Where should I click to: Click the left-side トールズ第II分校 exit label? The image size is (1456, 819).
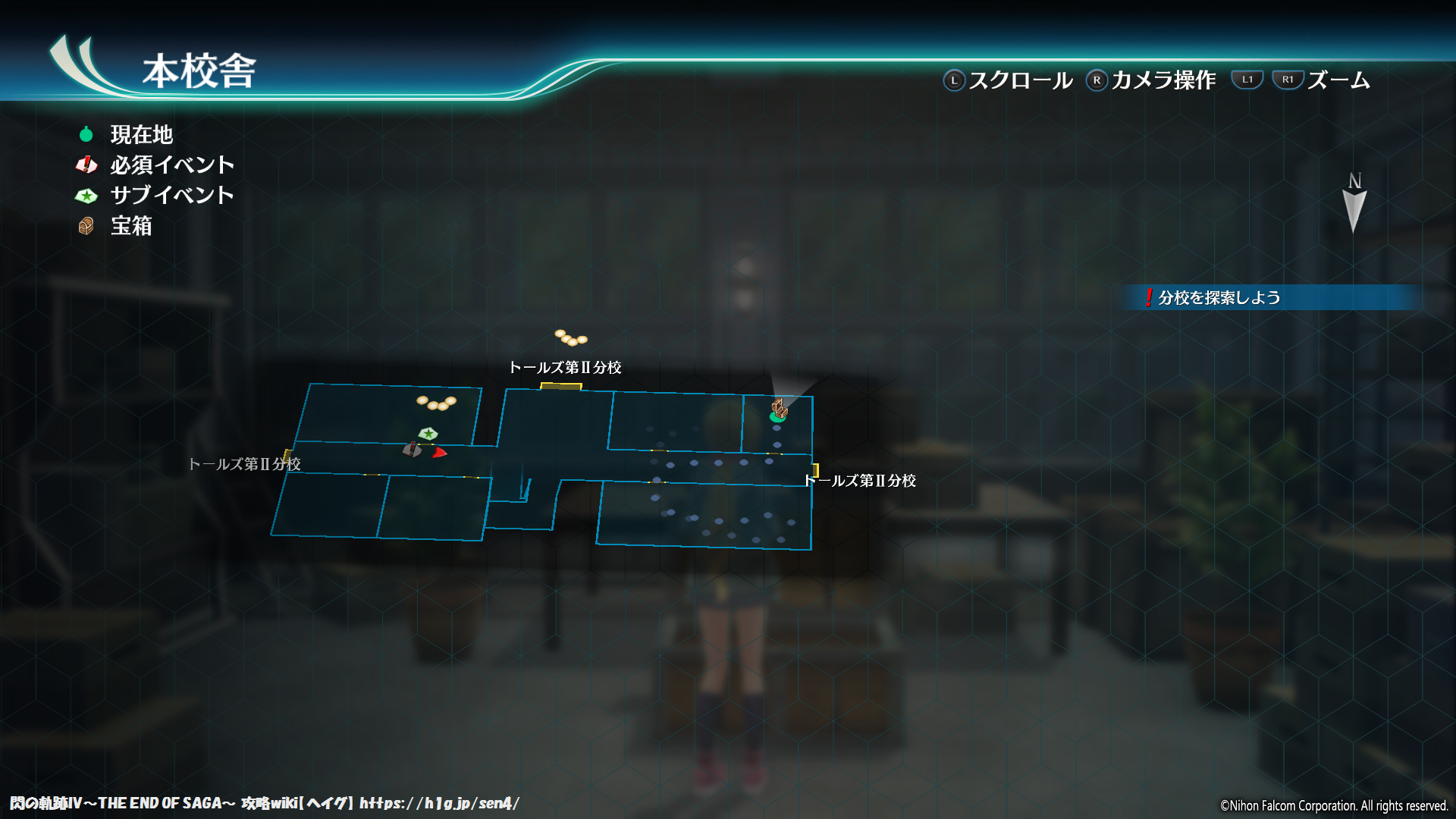point(244,464)
